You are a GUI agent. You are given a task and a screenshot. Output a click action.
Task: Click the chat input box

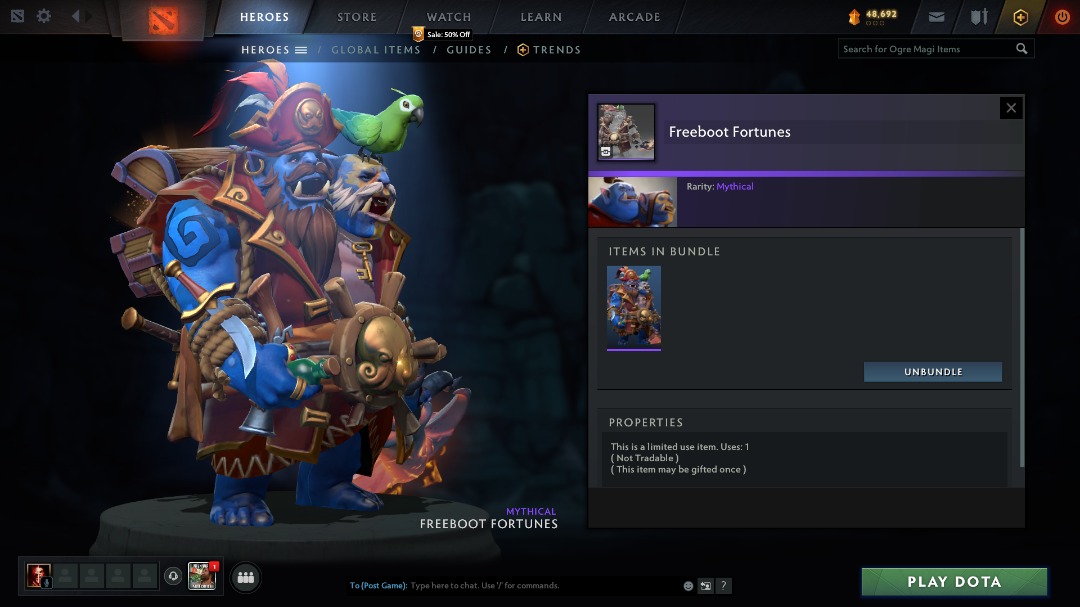click(x=540, y=586)
